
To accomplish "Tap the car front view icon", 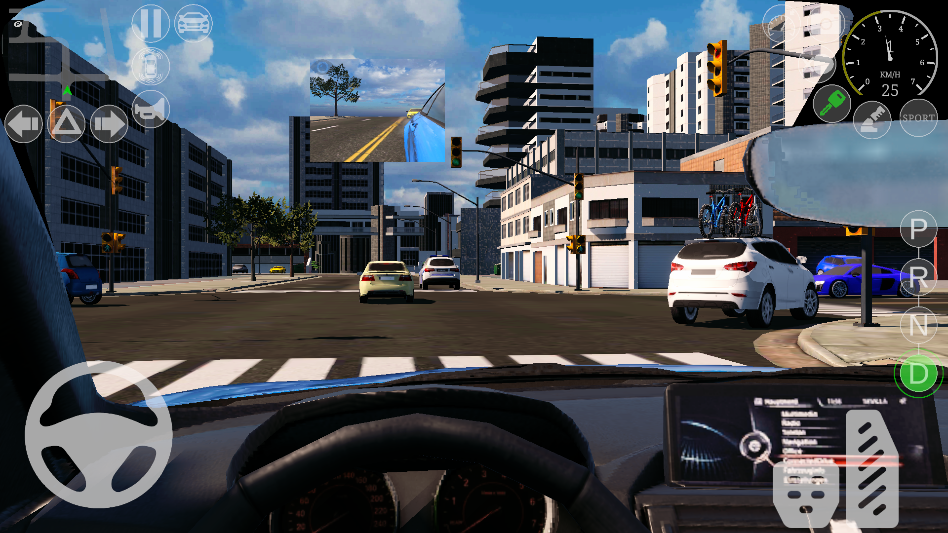I will pos(193,22).
